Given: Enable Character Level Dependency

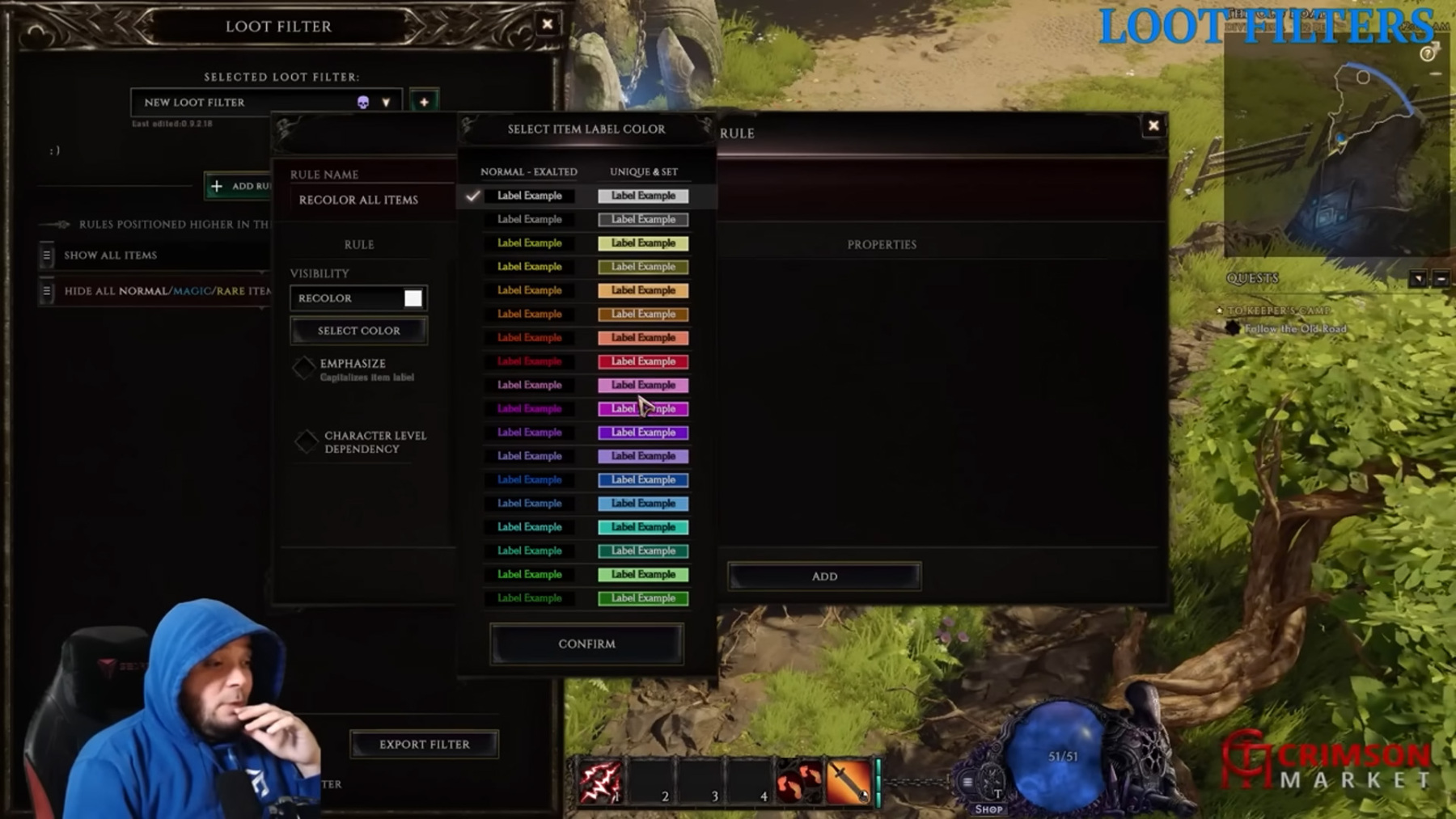Looking at the screenshot, I should tap(307, 441).
